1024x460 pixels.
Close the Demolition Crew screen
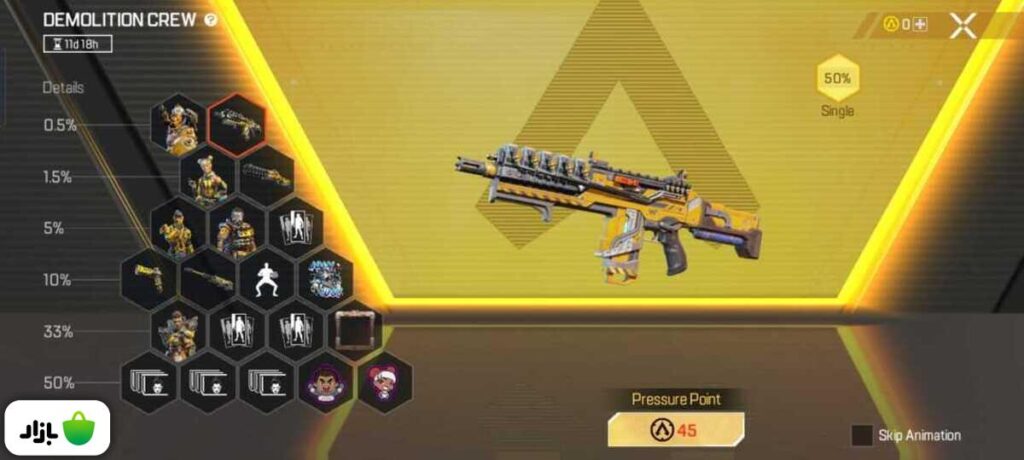[x=962, y=25]
